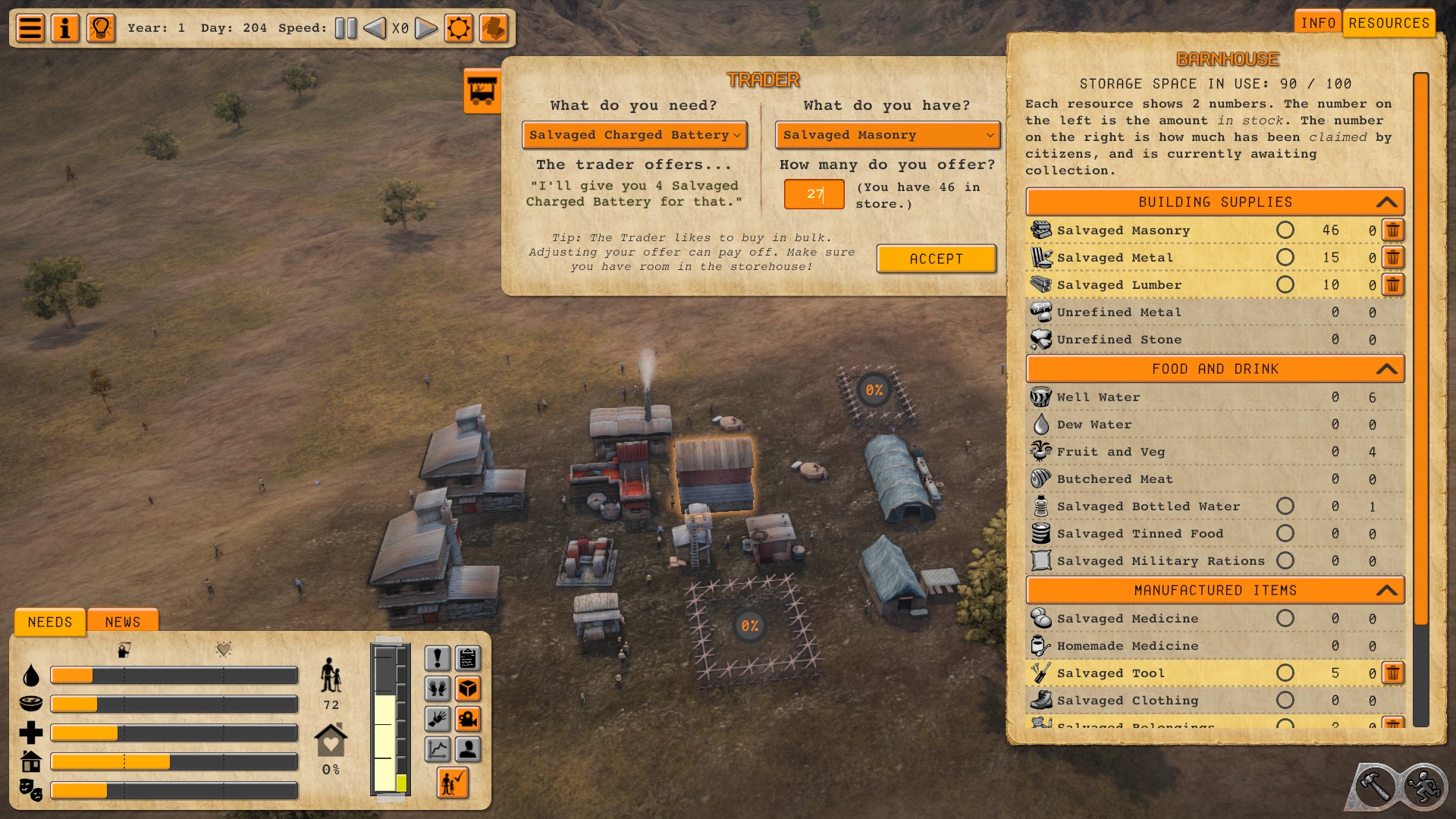Open the NEWS tab
Screen dimensions: 1456x819
(x=123, y=622)
